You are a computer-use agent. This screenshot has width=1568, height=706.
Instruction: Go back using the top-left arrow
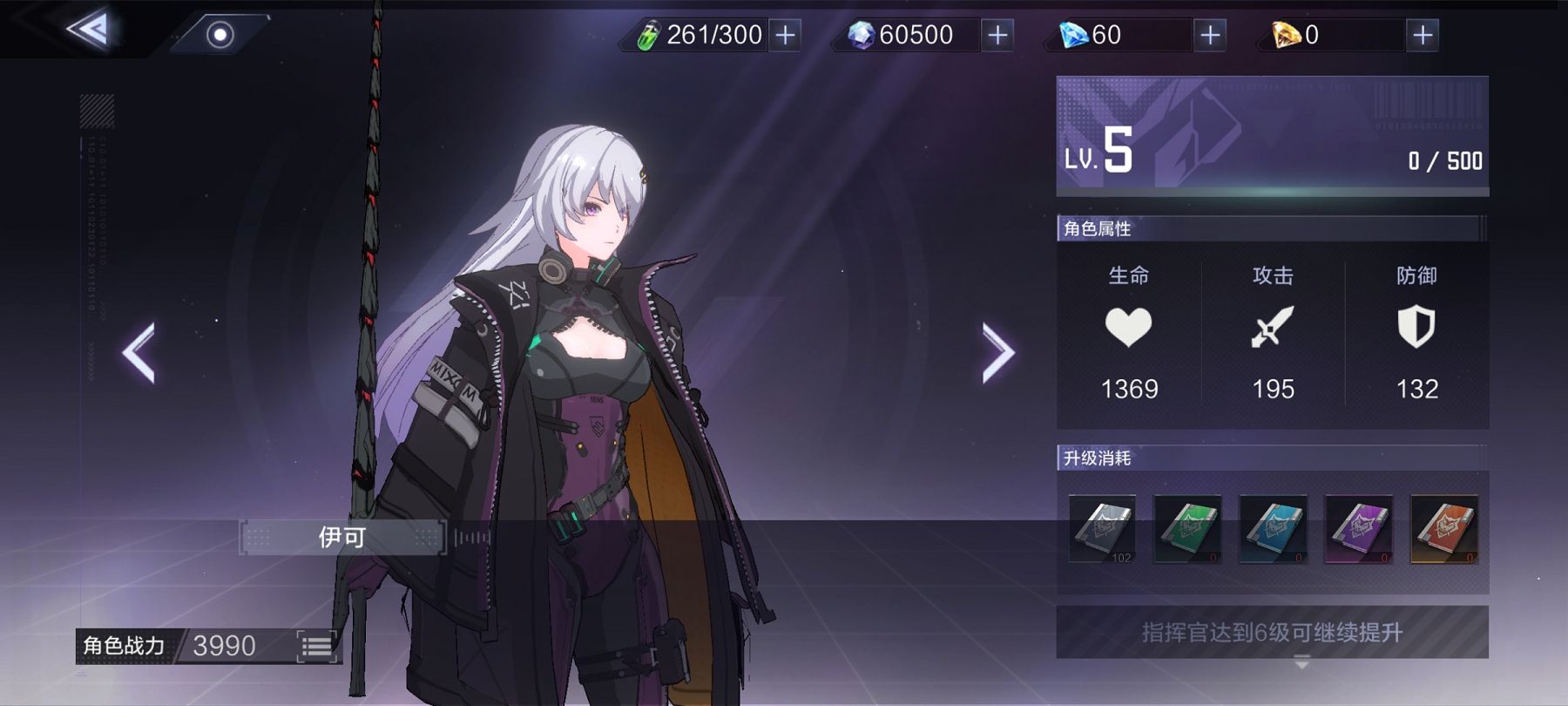click(x=89, y=30)
